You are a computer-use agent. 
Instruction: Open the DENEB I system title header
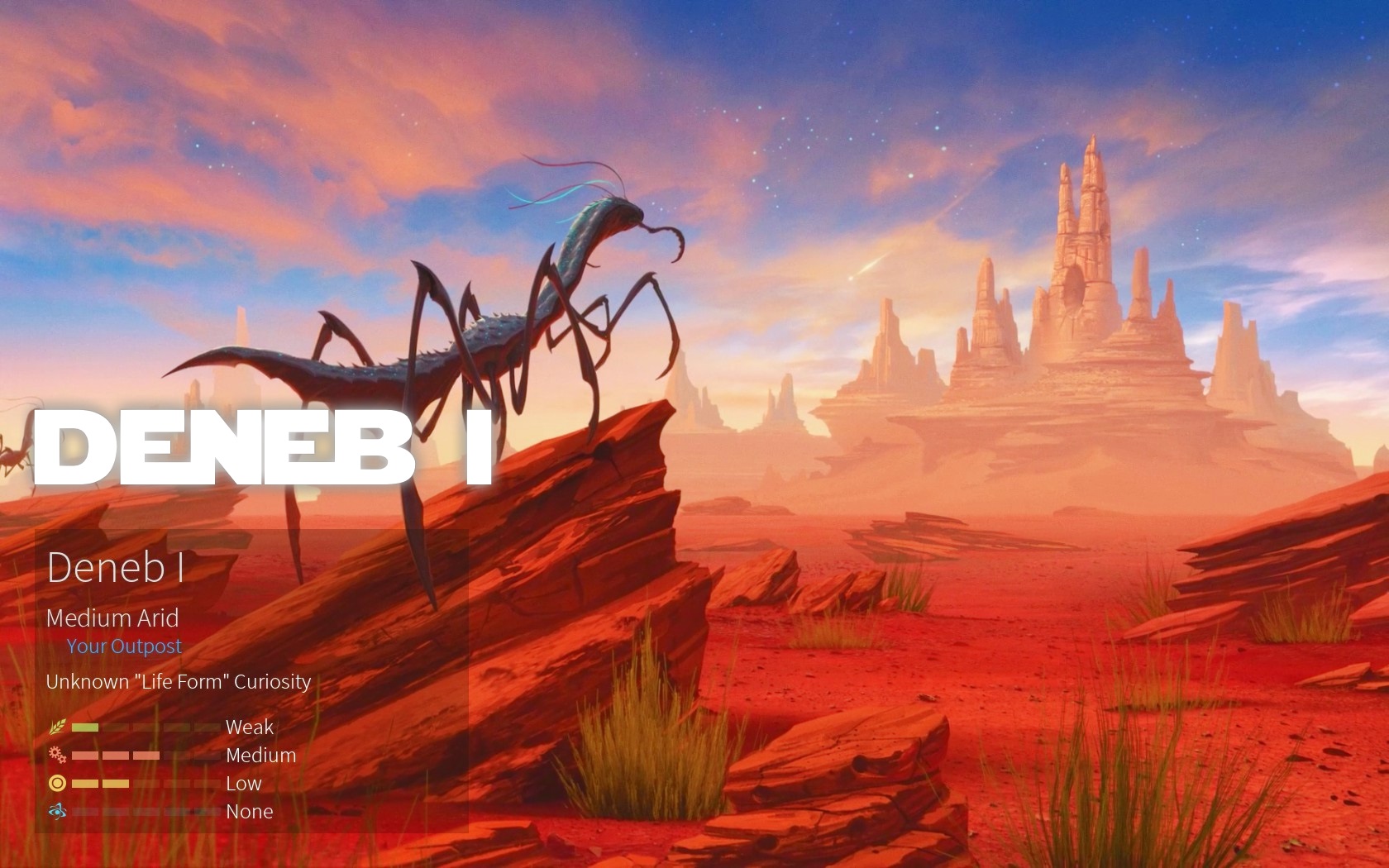(x=265, y=446)
